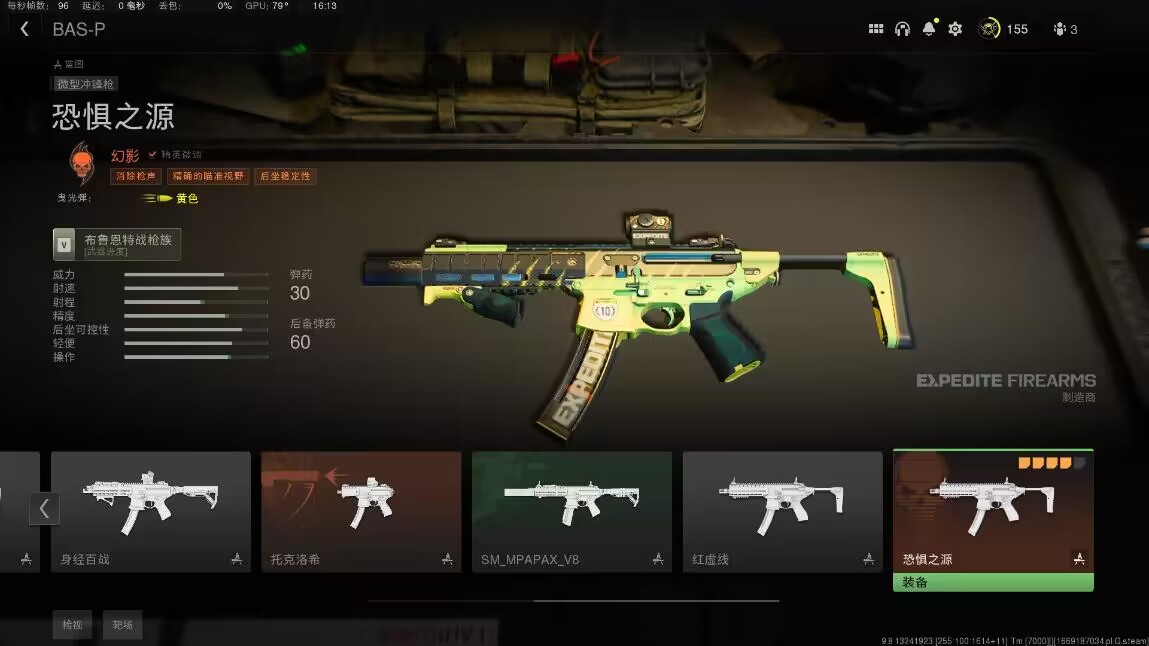Pick the SM_MPAPAX_V8 blueprint card
This screenshot has height=646, width=1149.
[572, 511]
